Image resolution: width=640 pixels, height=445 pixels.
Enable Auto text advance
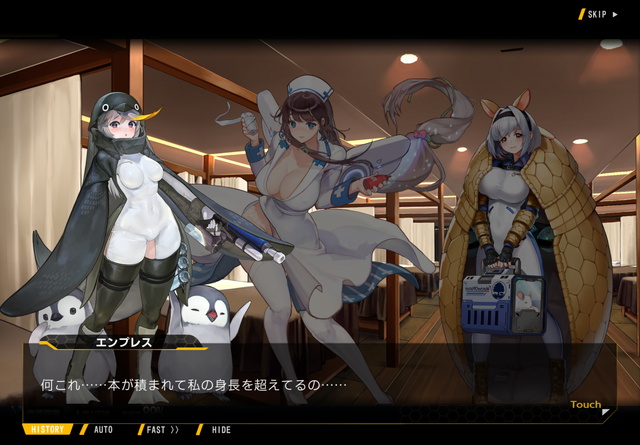[x=103, y=430]
